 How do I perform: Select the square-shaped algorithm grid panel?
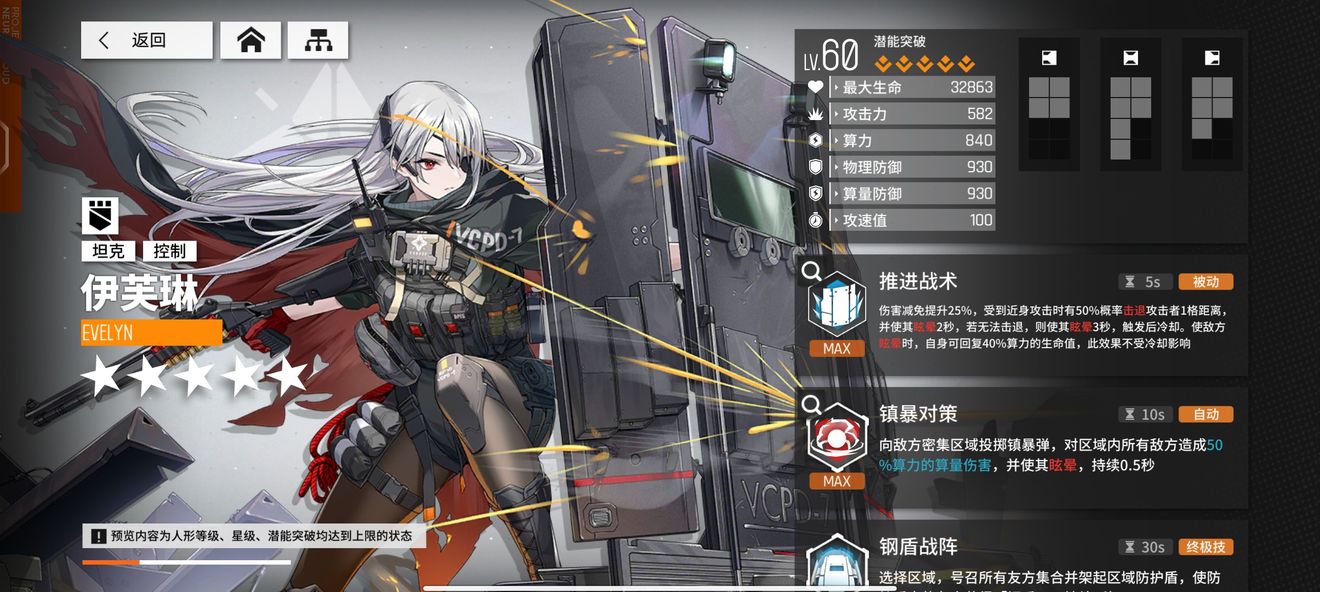1049,104
